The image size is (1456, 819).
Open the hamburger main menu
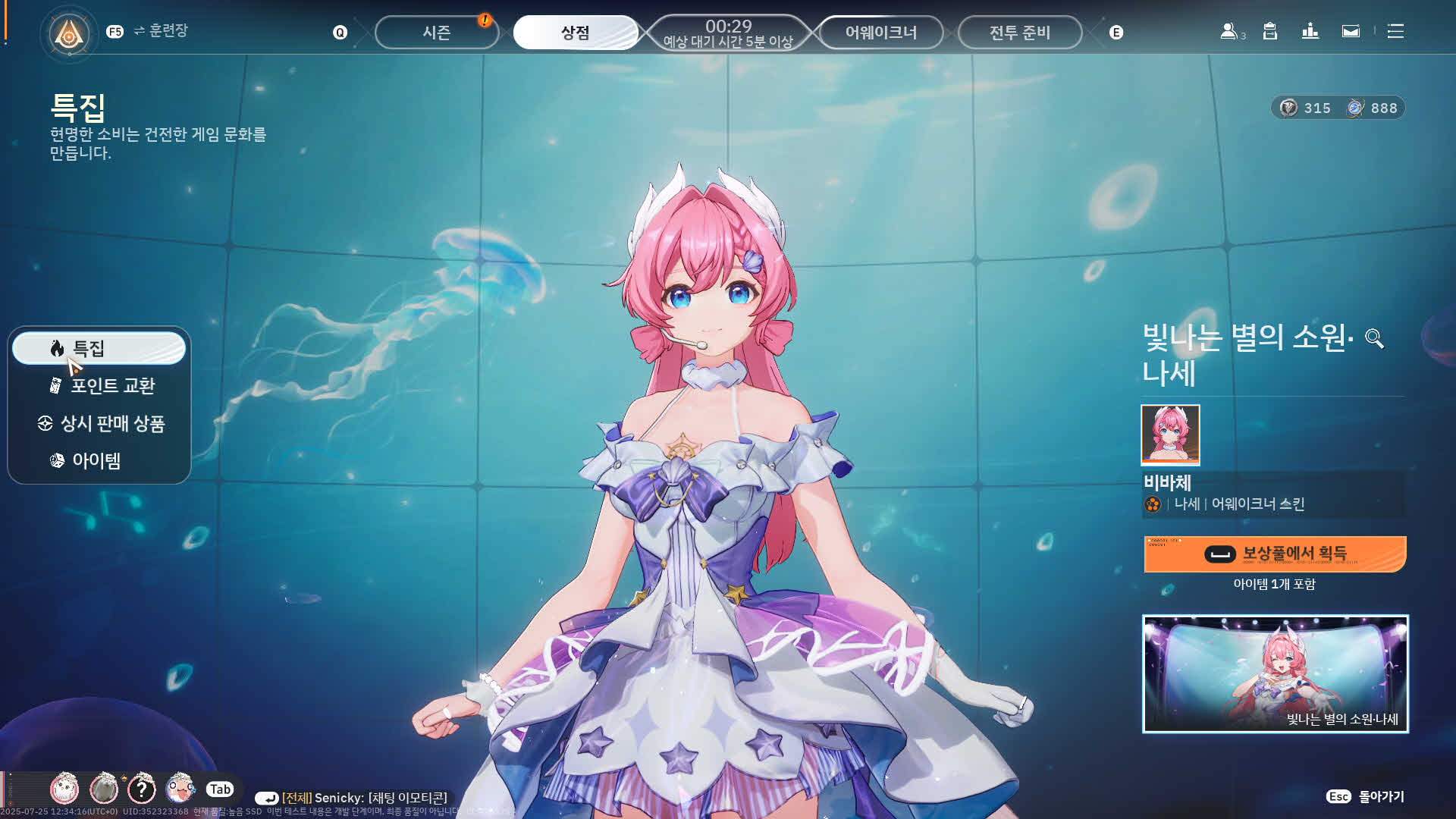click(1395, 32)
